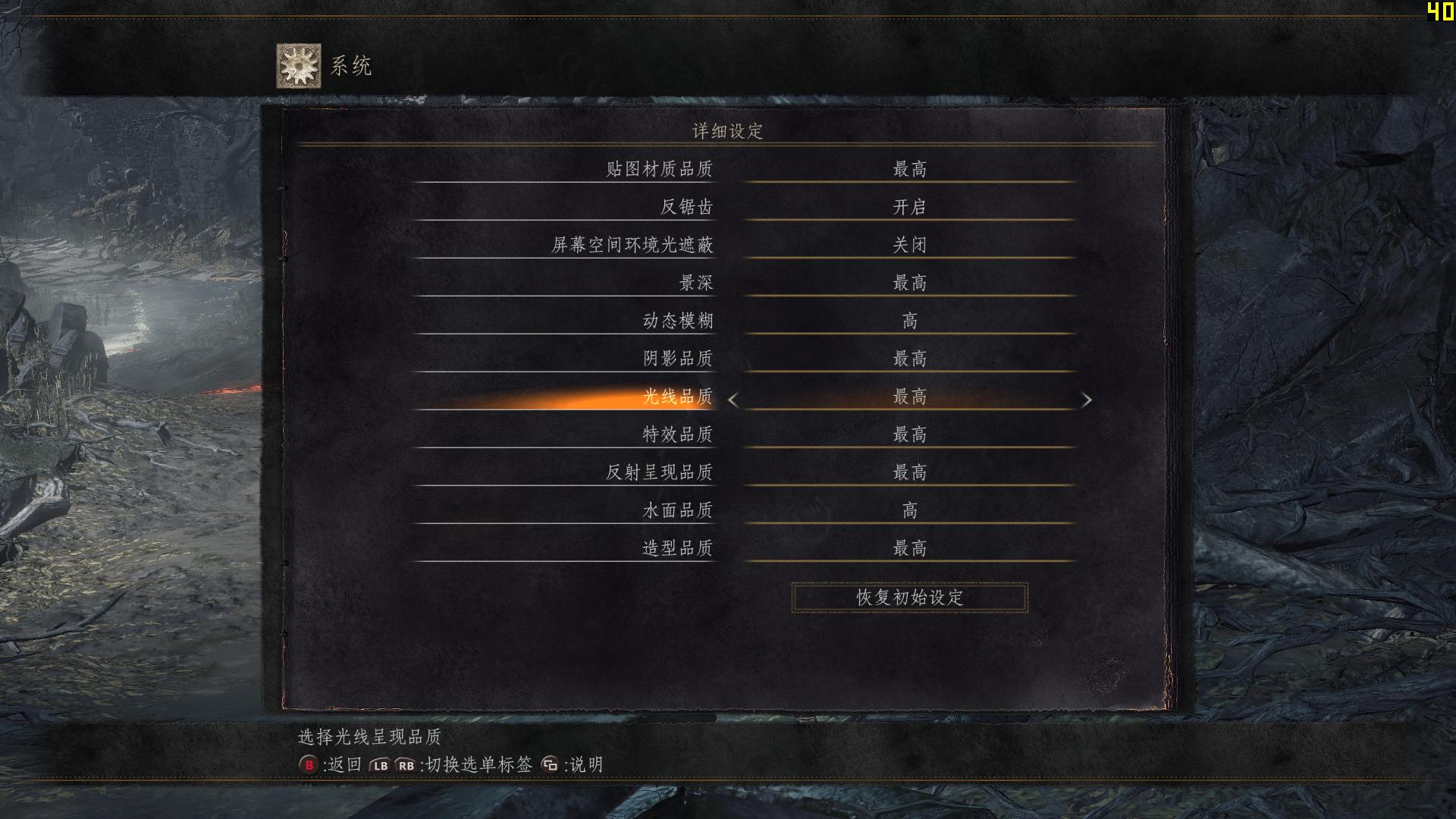Click the orange 40 FPS counter

point(1440,12)
